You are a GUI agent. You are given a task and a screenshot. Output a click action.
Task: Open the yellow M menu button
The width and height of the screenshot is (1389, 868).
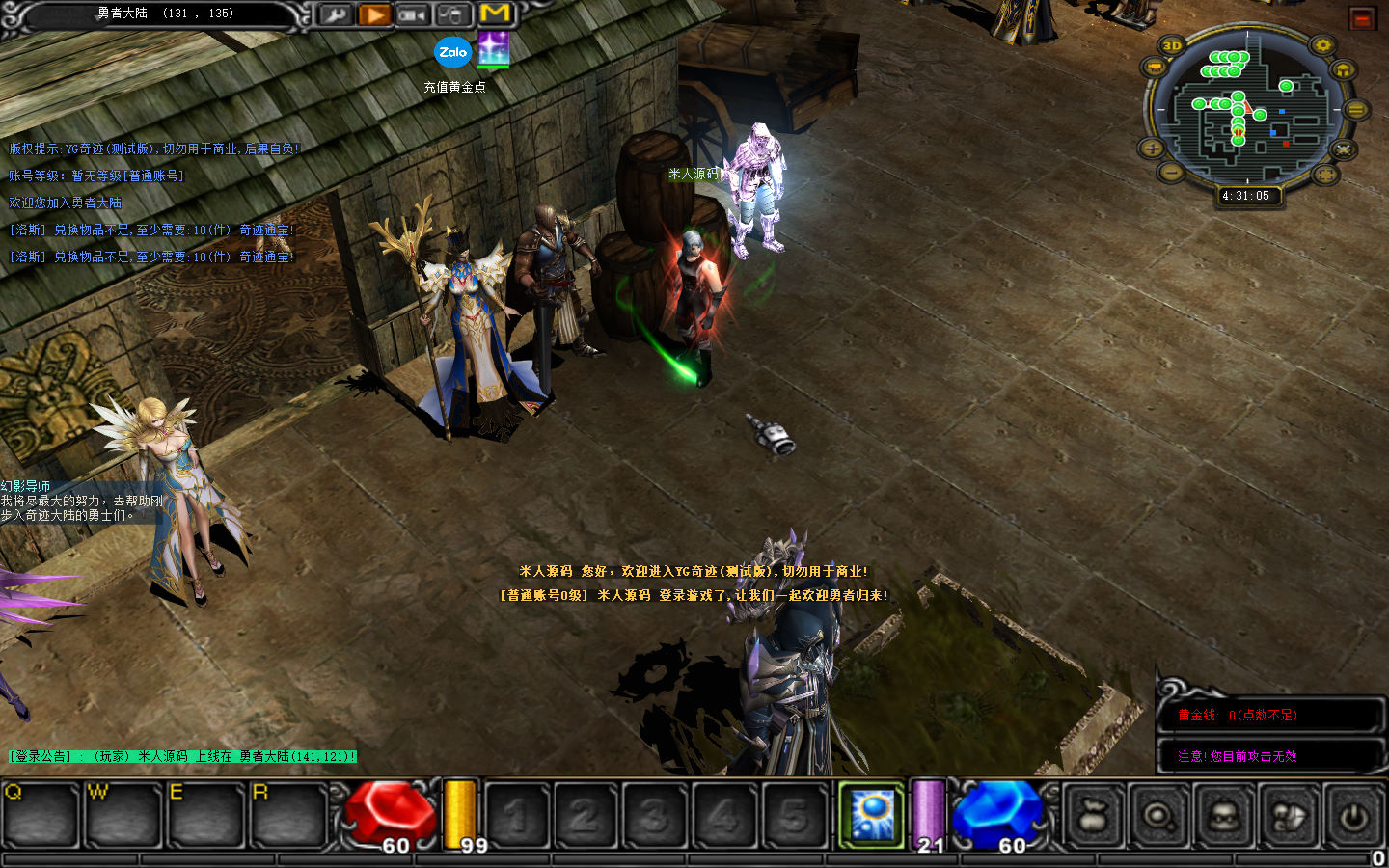(495, 14)
